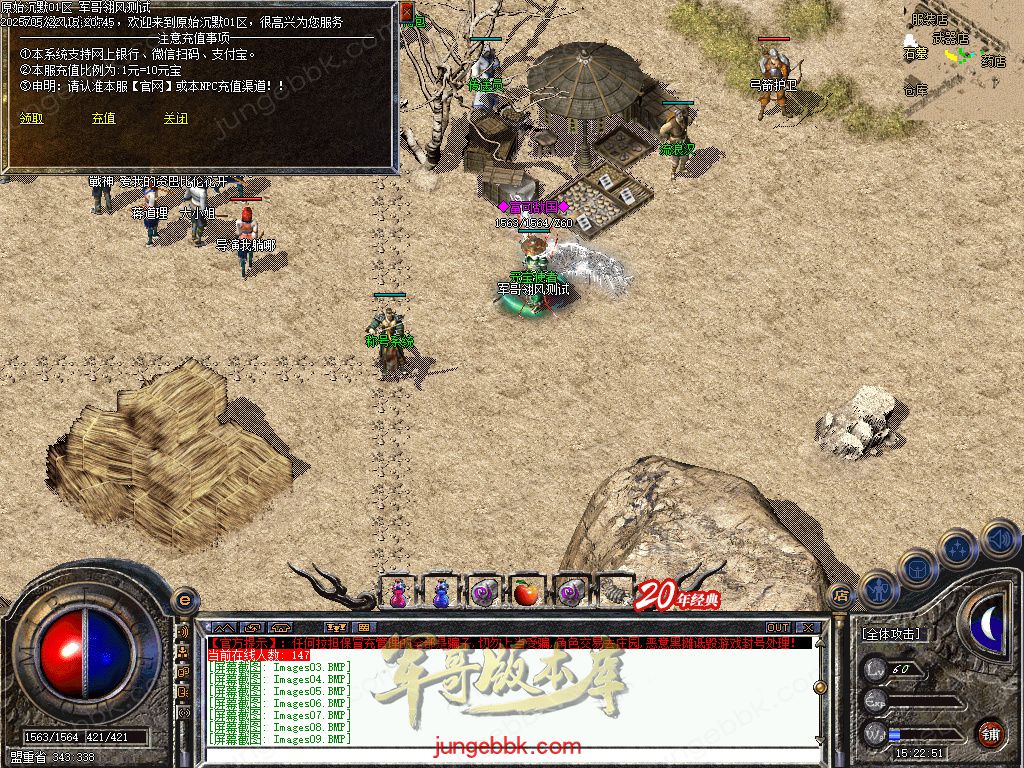Open the skills sparkle icon
Image resolution: width=1024 pixels, height=768 pixels.
958,549
